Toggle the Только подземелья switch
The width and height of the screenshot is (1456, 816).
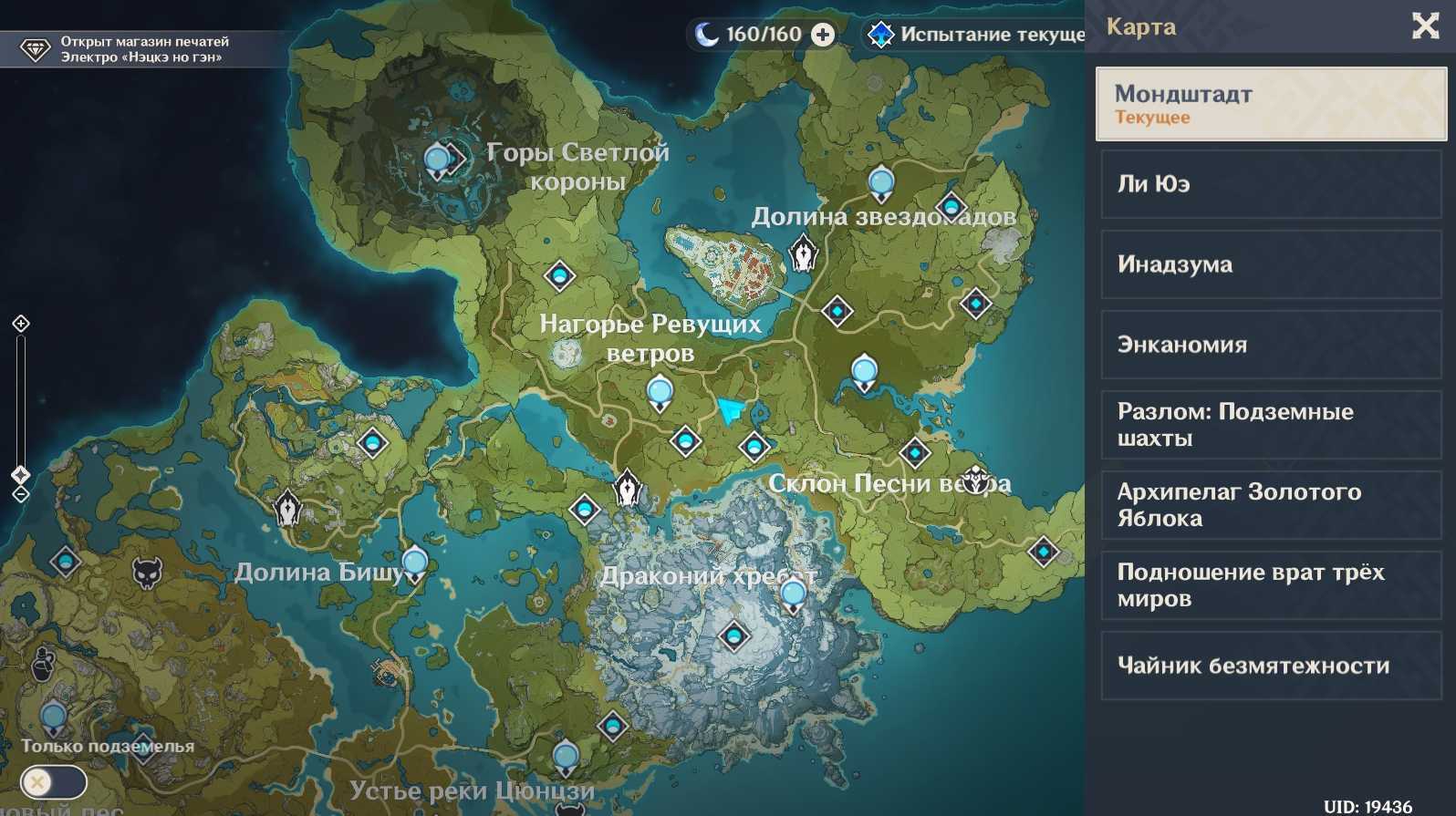tap(53, 782)
